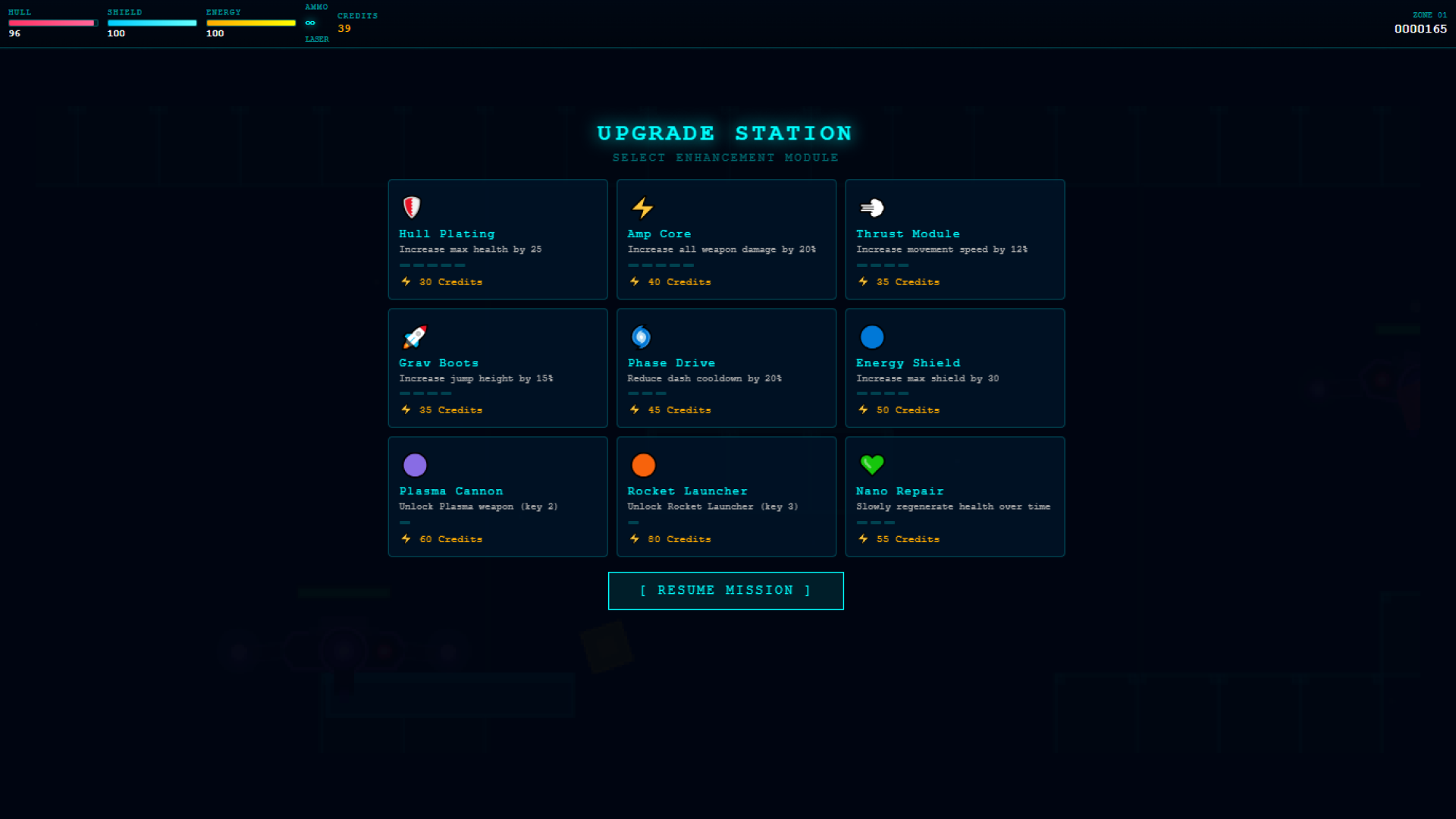Image resolution: width=1456 pixels, height=819 pixels.
Task: Unlock the Plasma Cannon weapon
Action: click(x=497, y=497)
